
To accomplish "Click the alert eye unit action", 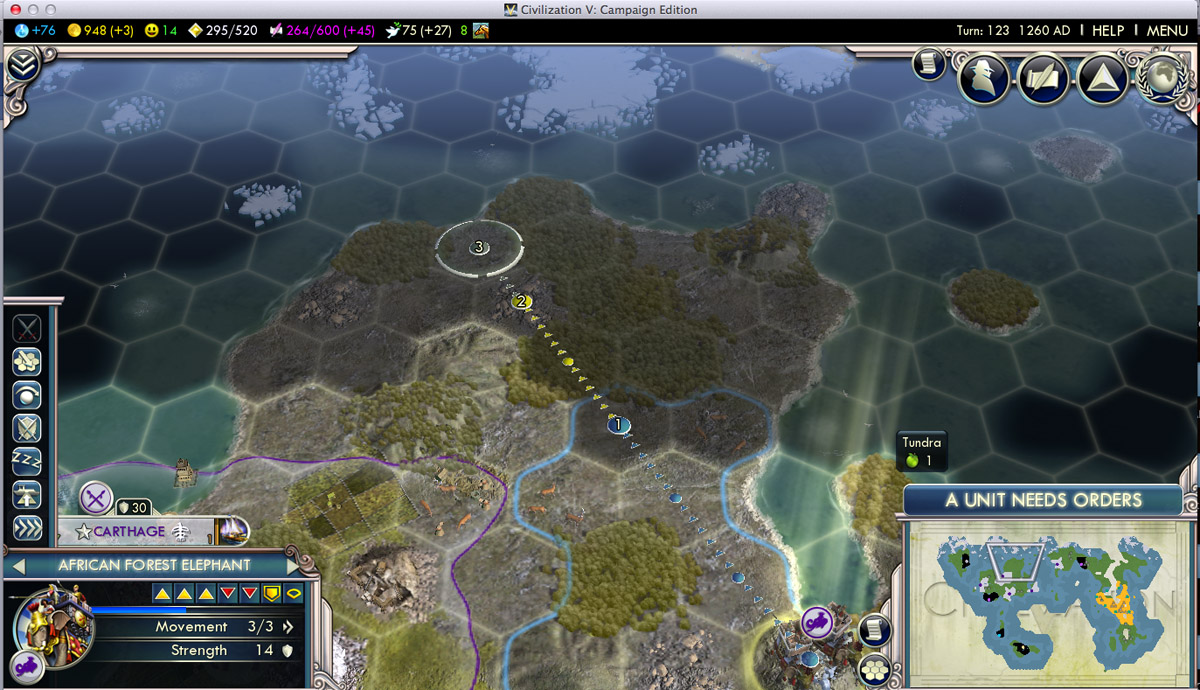I will 27,395.
